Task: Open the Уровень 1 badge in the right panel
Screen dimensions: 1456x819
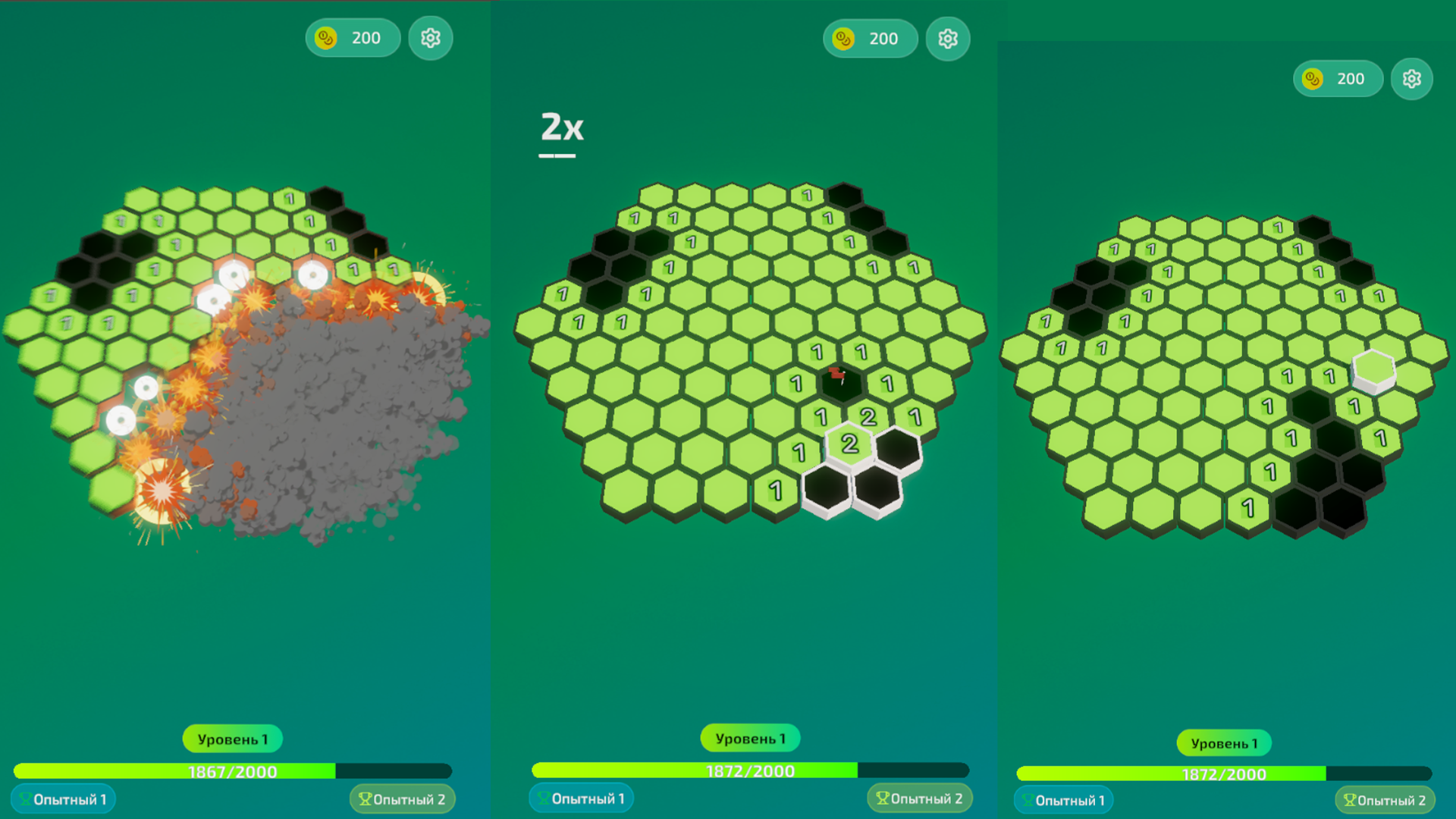Action: click(x=1224, y=742)
